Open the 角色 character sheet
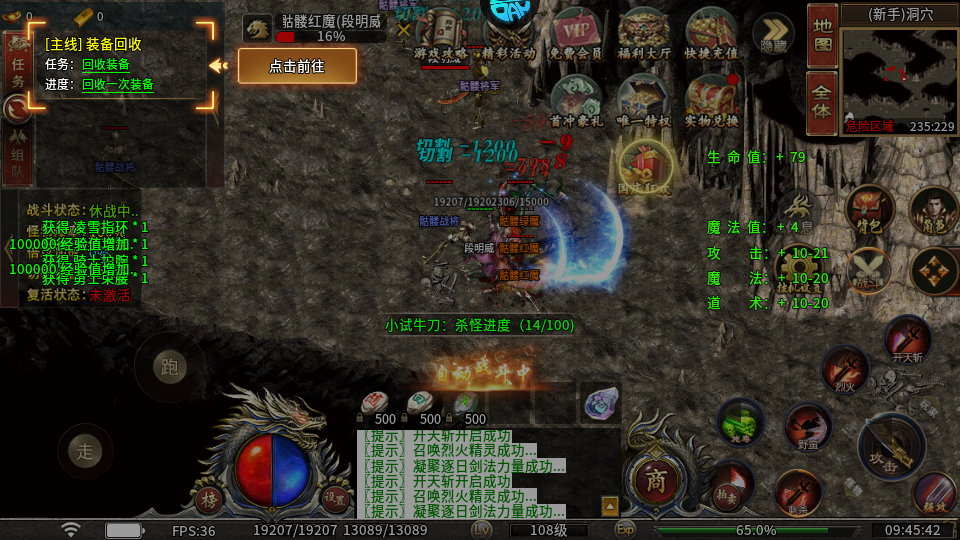 933,210
